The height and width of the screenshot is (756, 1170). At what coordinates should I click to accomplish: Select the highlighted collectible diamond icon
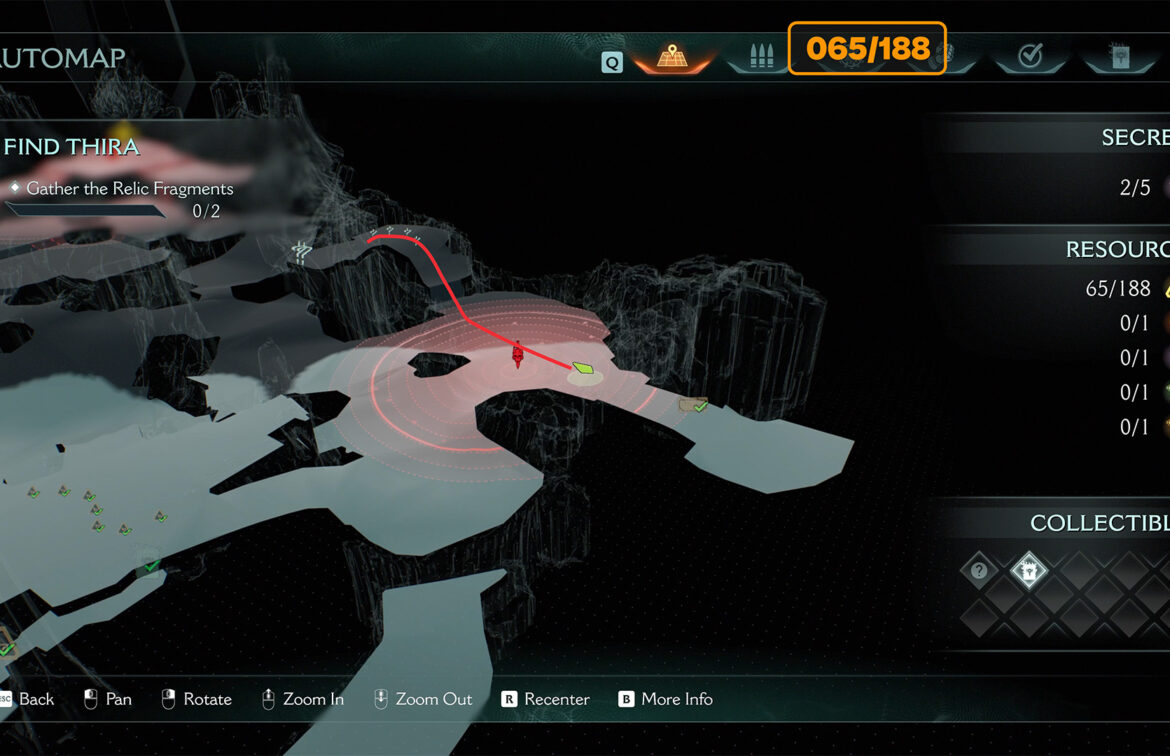pos(1028,571)
